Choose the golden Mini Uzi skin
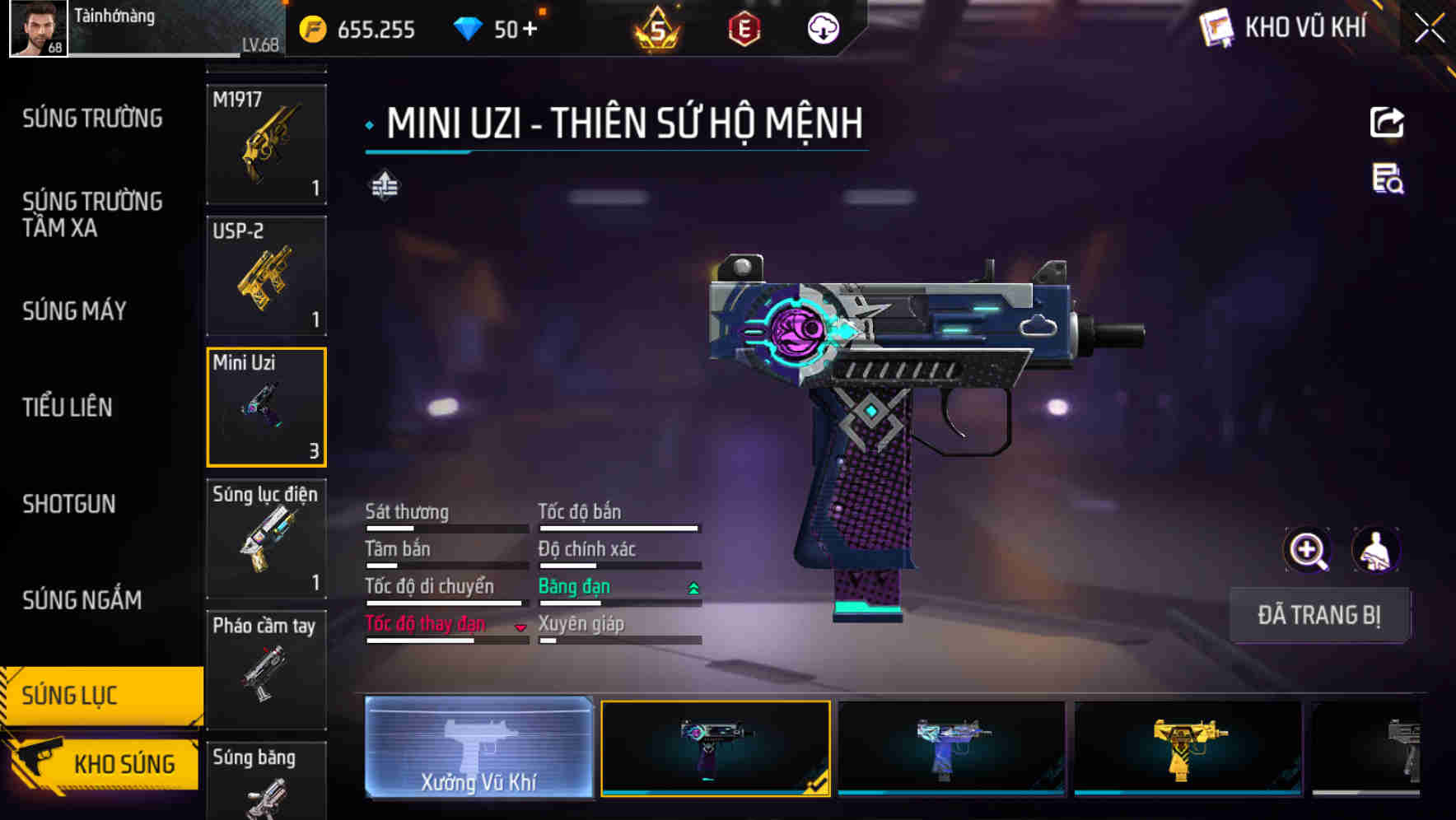 tap(1188, 748)
